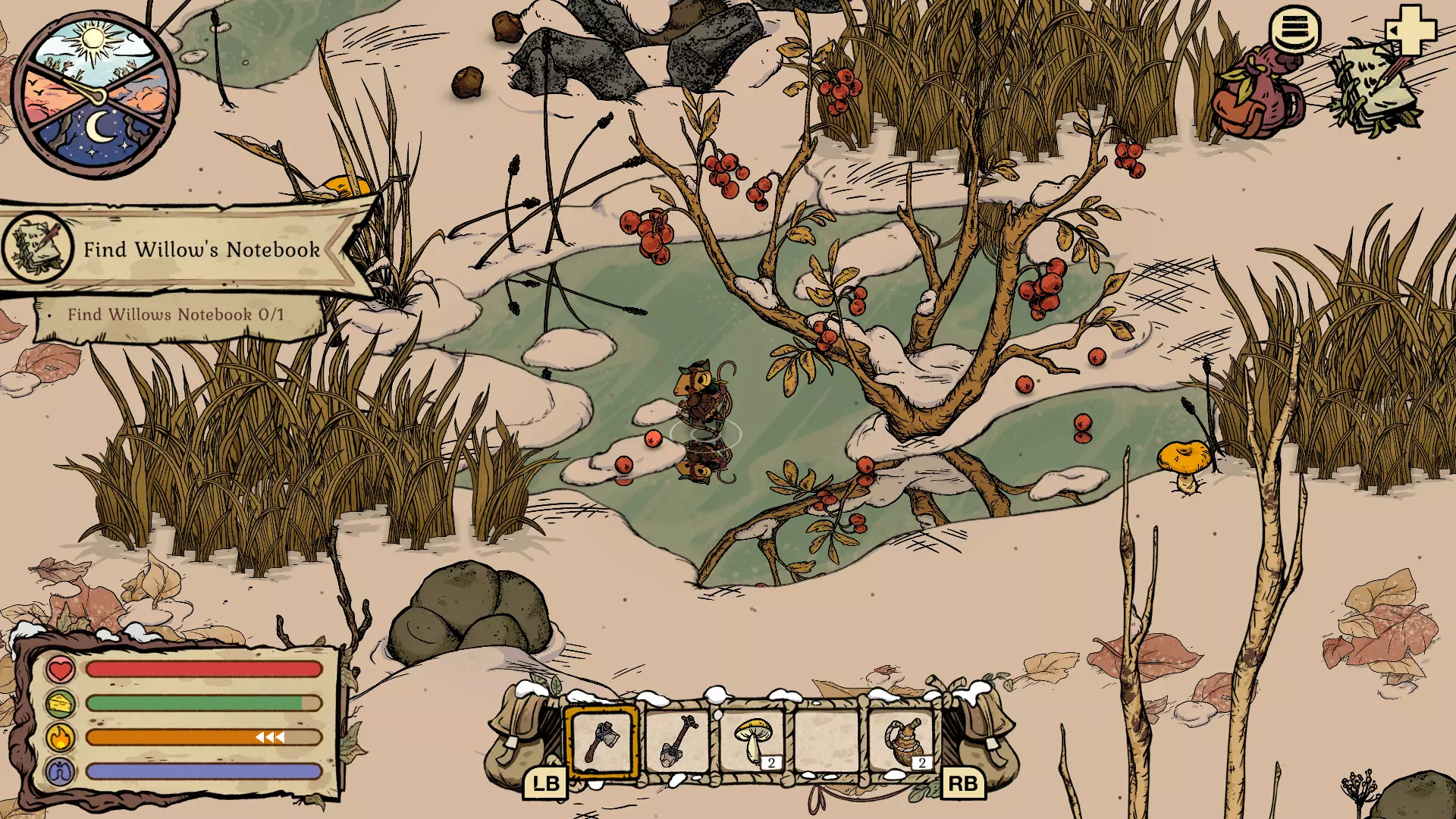
Task: Click the 'Find Willow's Notebook' quest banner
Action: click(x=202, y=249)
